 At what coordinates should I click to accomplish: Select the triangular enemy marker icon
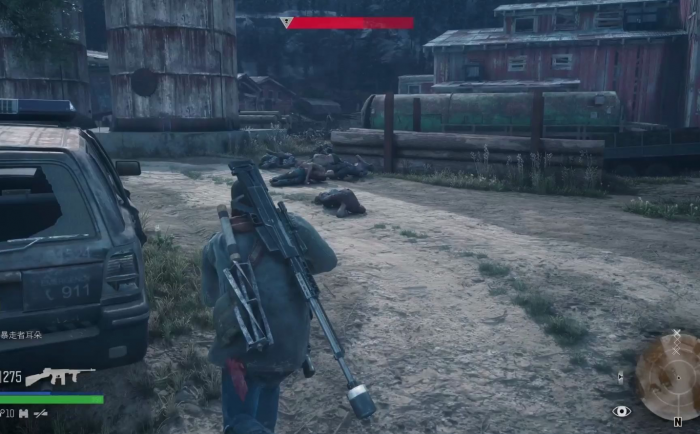coord(287,22)
